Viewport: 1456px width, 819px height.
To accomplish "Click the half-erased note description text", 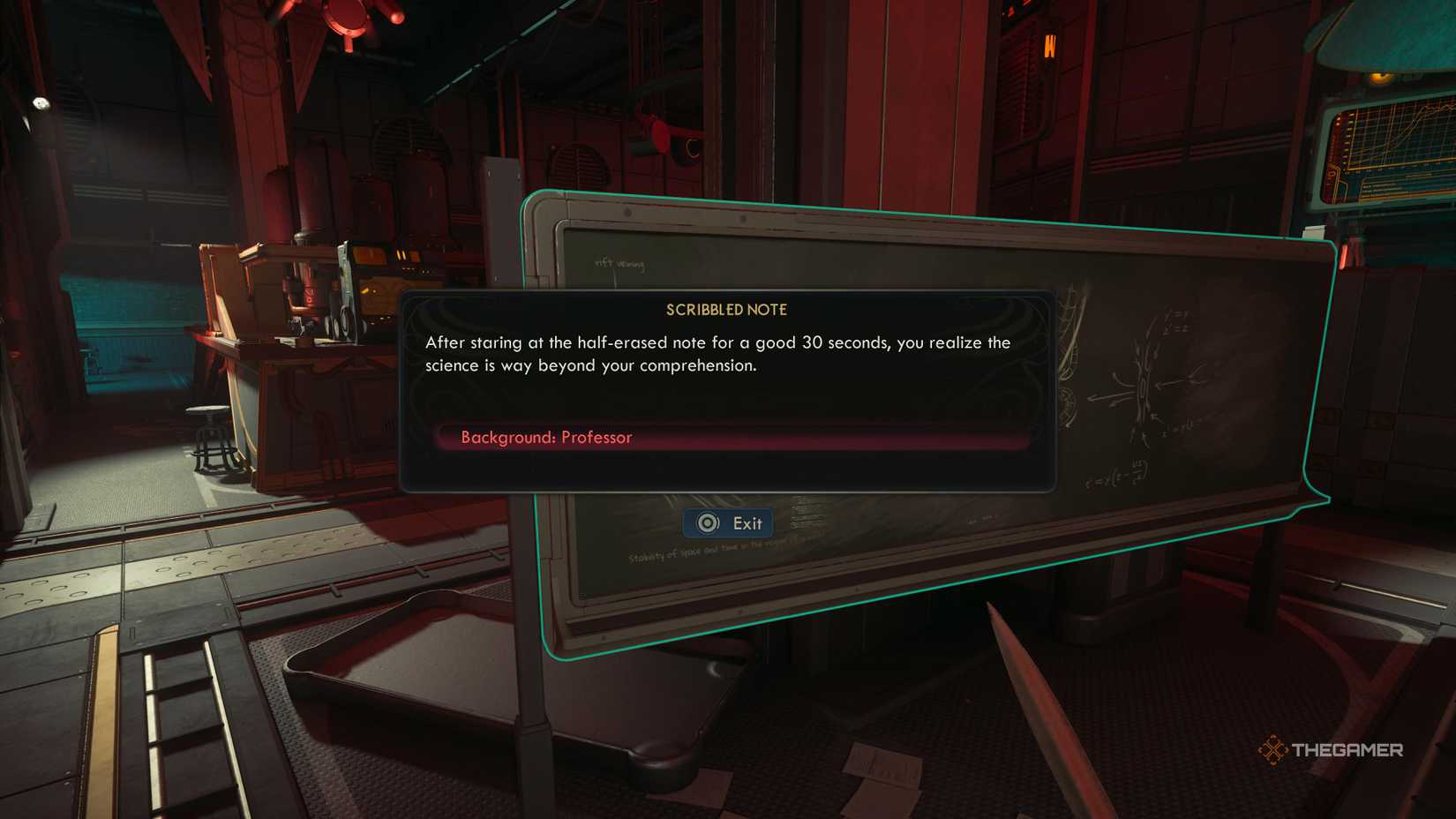I will click(x=719, y=353).
